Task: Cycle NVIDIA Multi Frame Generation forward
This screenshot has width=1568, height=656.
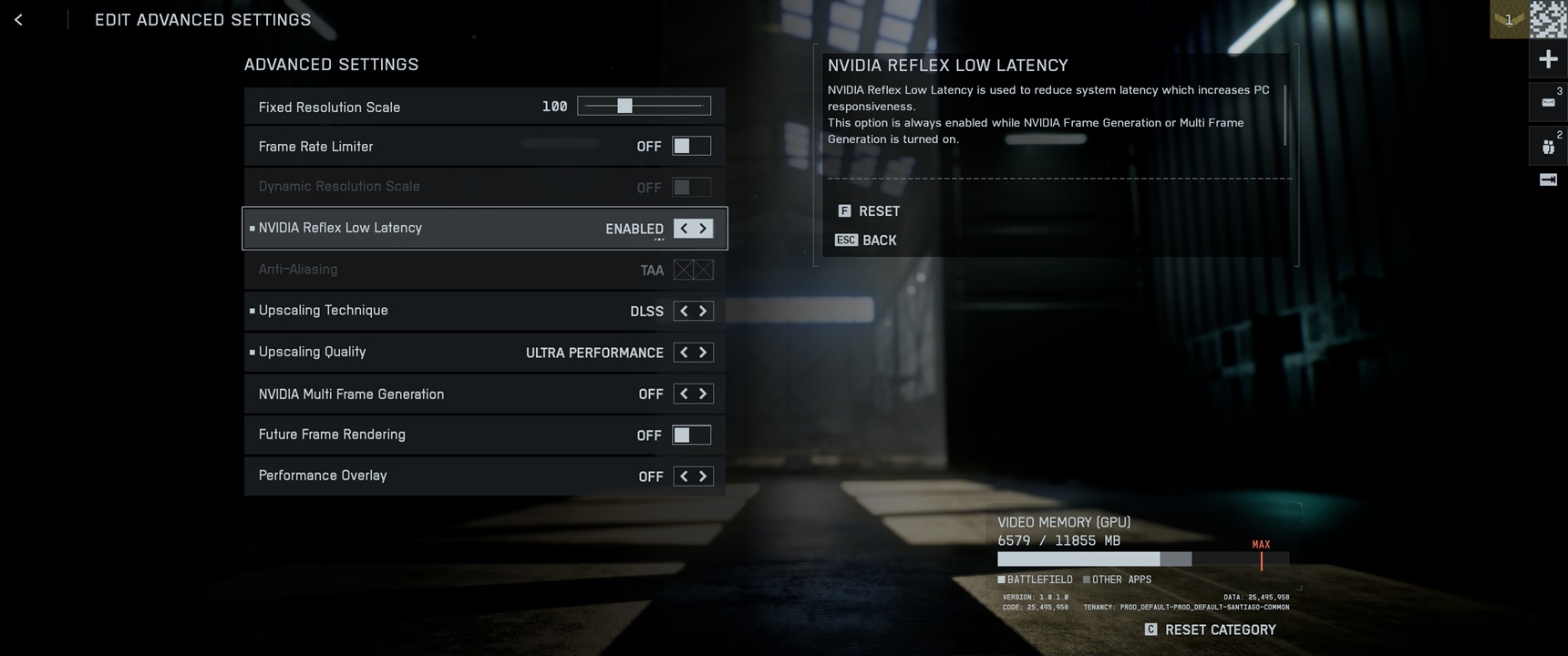Action: click(x=703, y=394)
